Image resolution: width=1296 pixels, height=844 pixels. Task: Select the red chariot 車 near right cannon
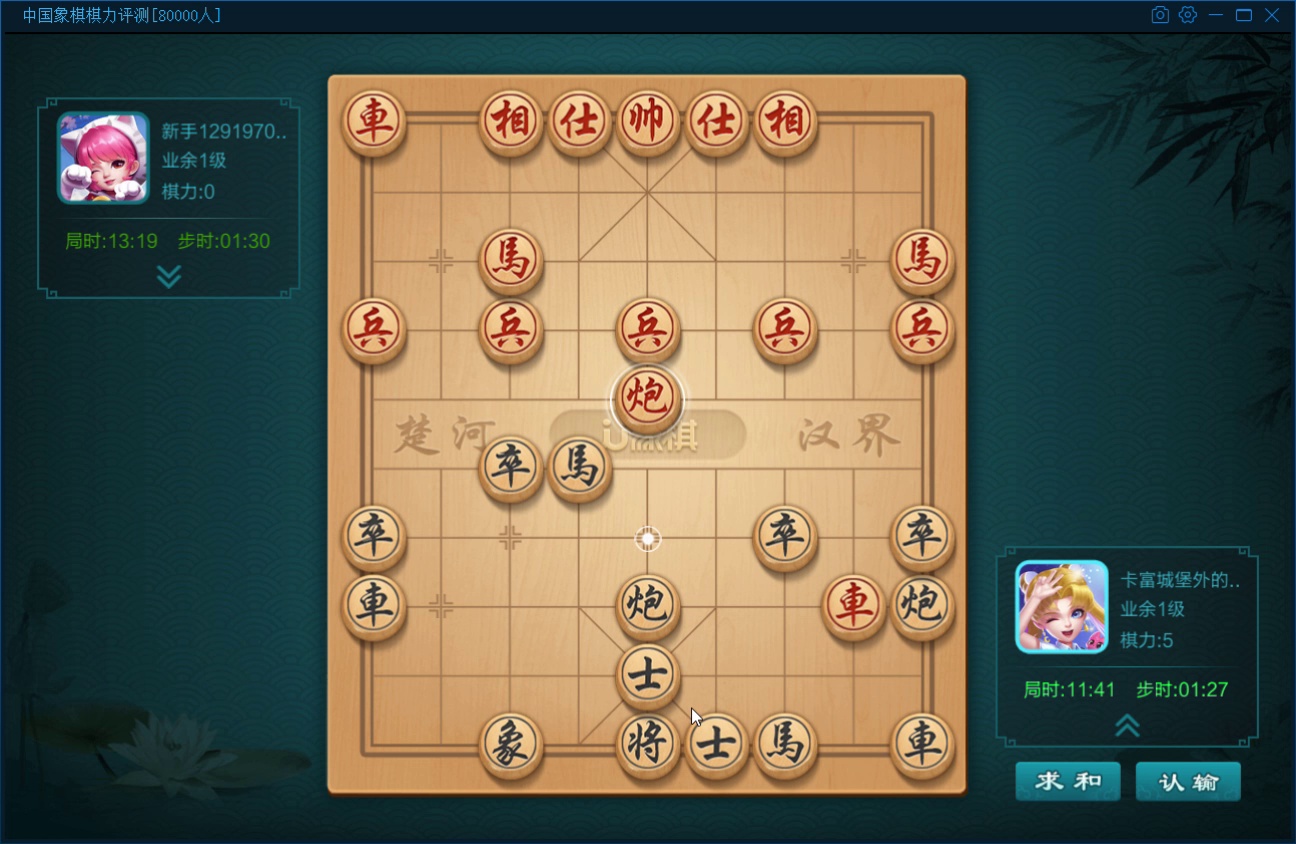pos(853,605)
